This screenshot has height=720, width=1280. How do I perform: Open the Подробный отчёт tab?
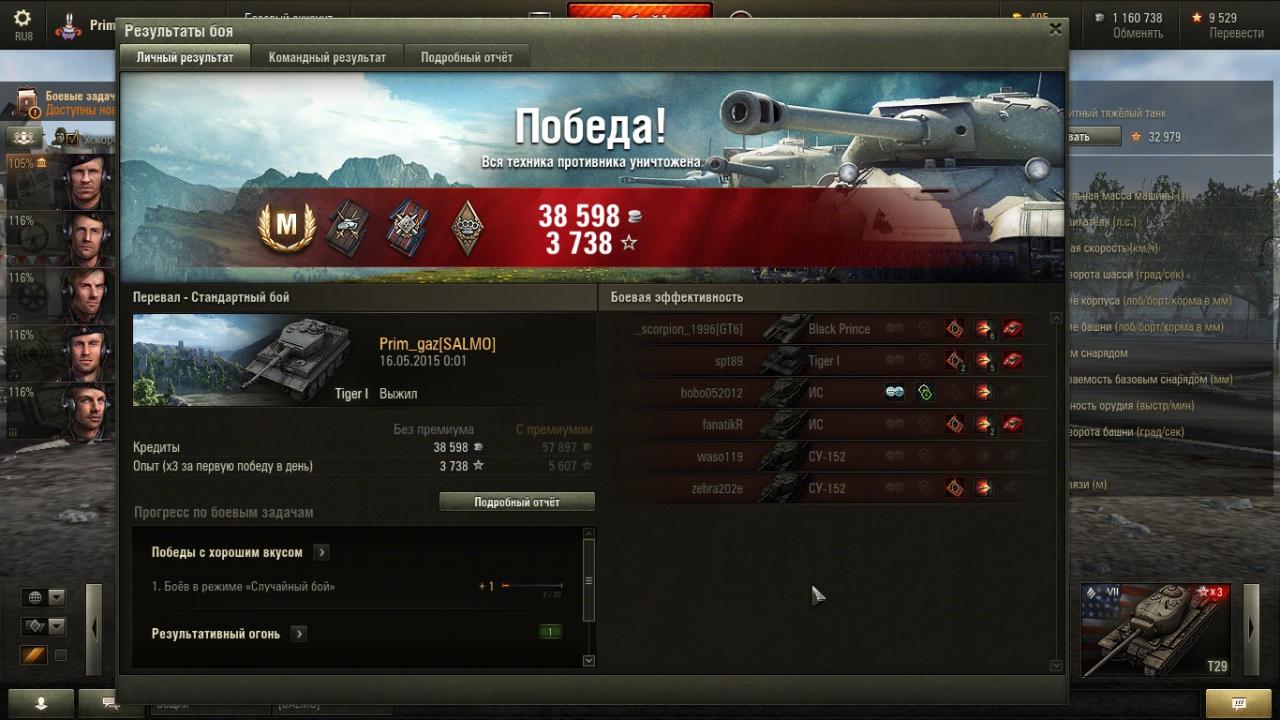point(466,57)
